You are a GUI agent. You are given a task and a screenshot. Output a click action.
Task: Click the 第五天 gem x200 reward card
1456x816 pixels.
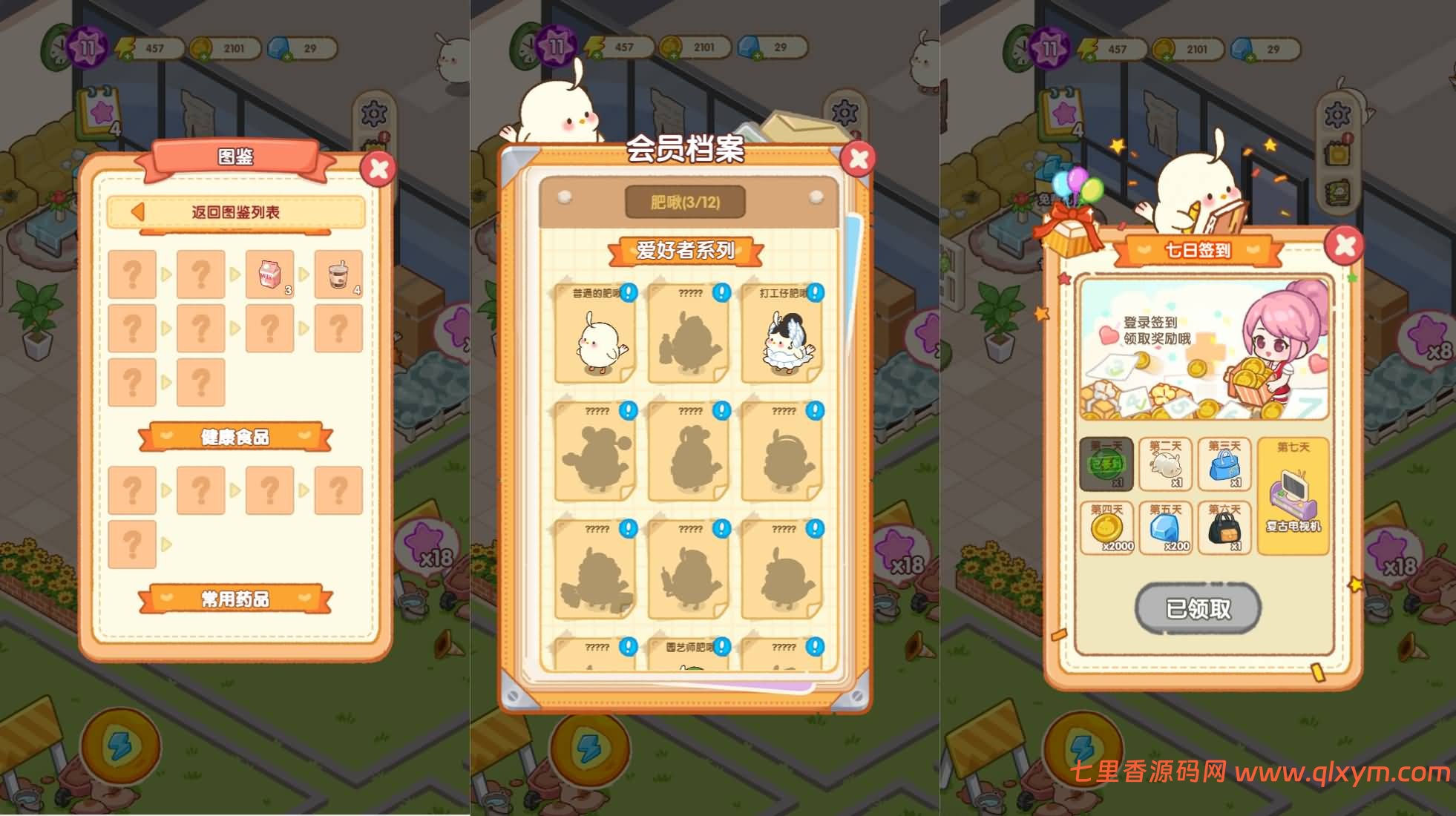1166,527
